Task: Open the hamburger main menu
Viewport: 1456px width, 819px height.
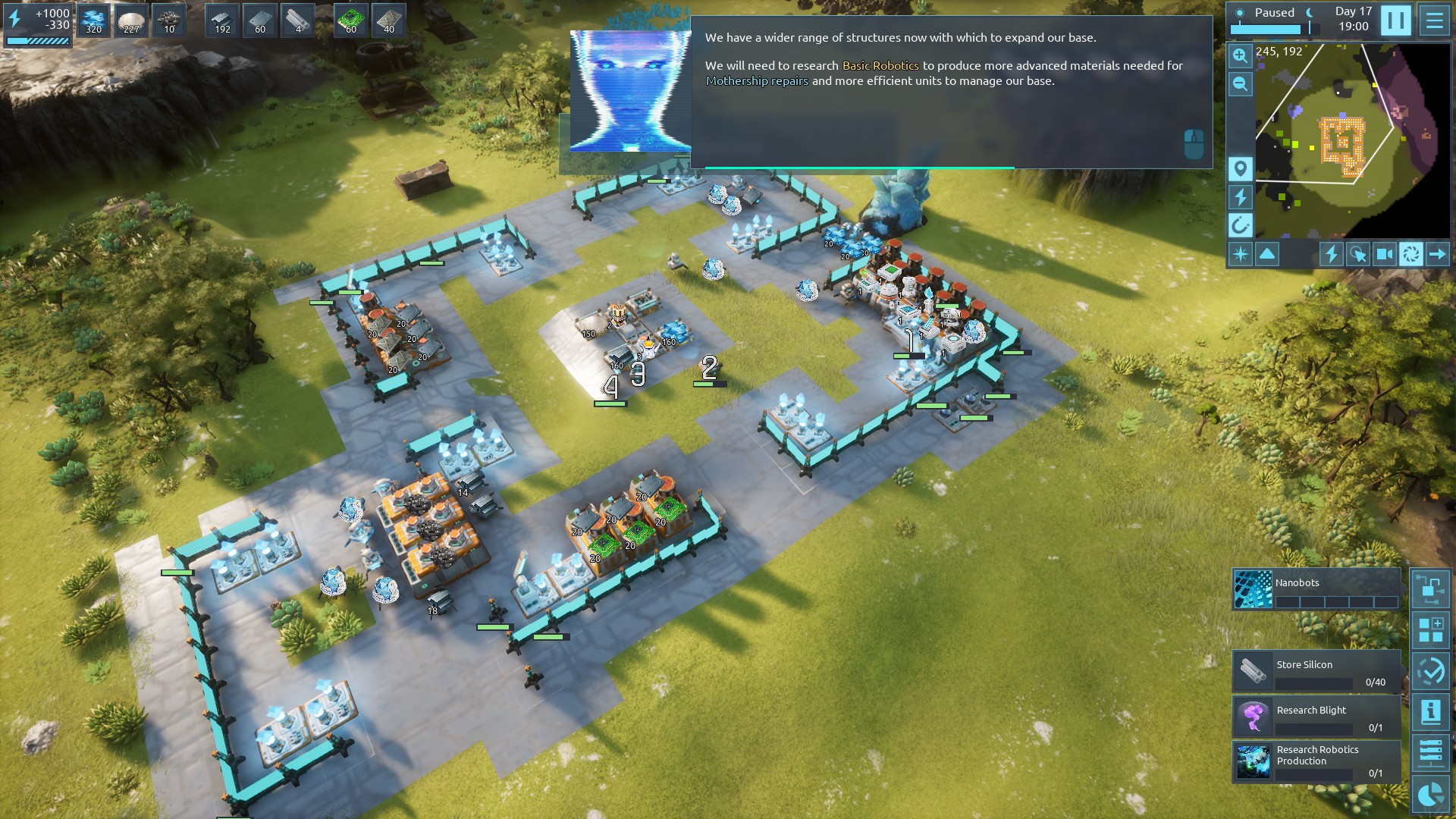Action: [1434, 20]
